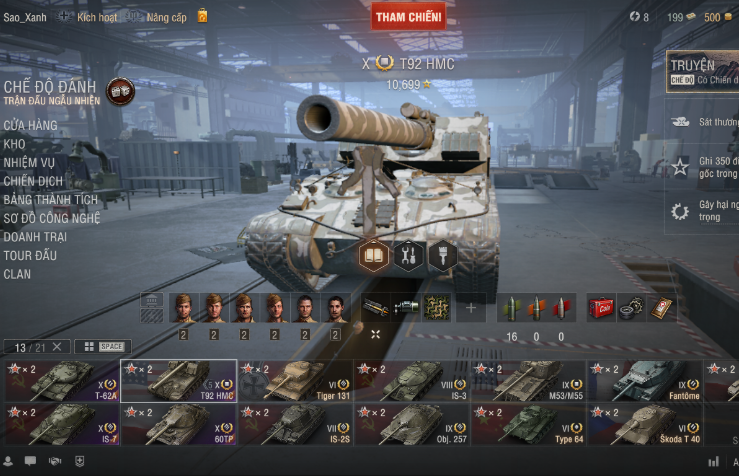Viewport: 739px width, 476px height.
Task: Choose the IS-3 tank from carousel
Action: coord(412,380)
